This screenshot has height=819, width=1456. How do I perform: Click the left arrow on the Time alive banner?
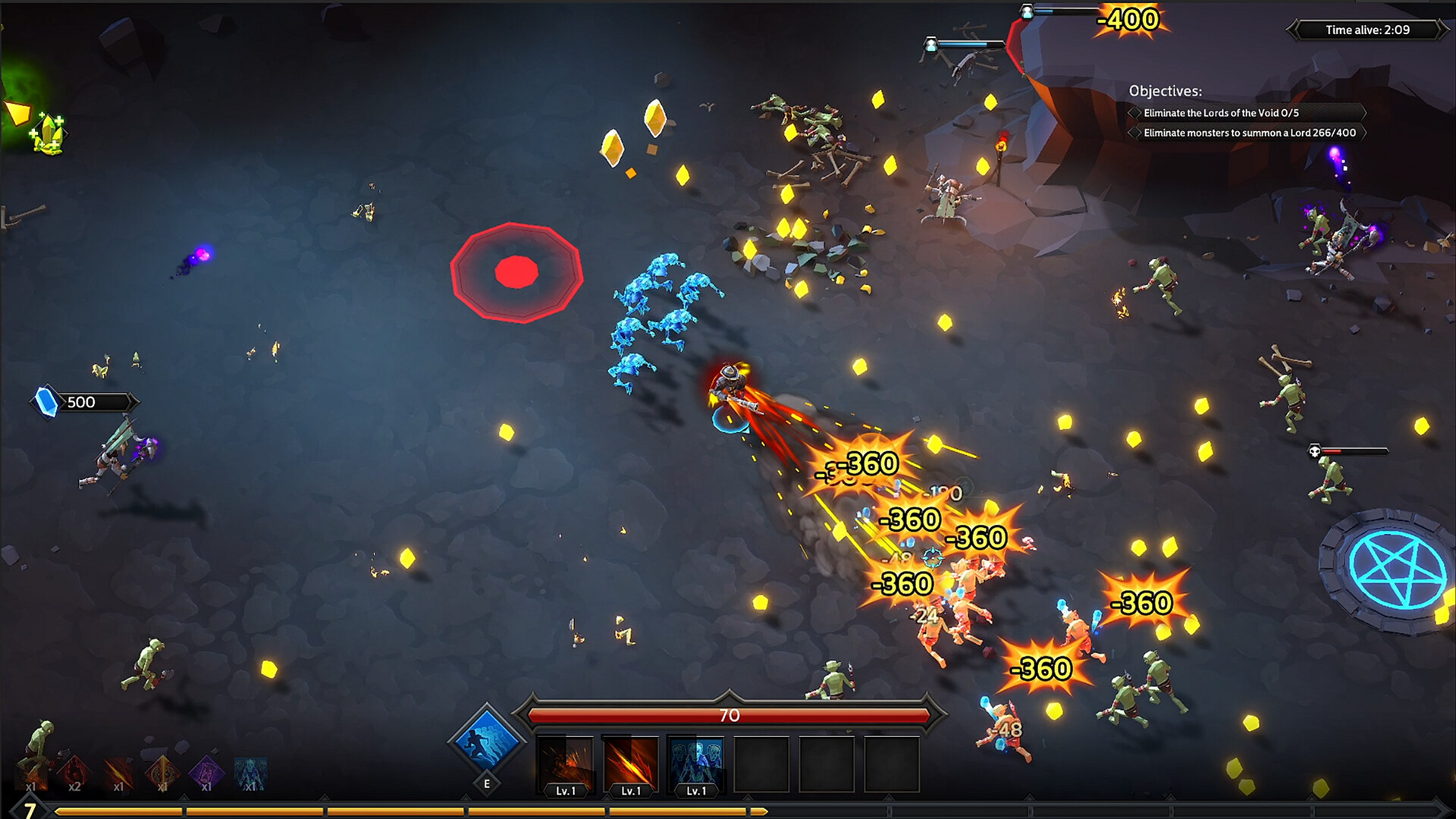click(1291, 30)
